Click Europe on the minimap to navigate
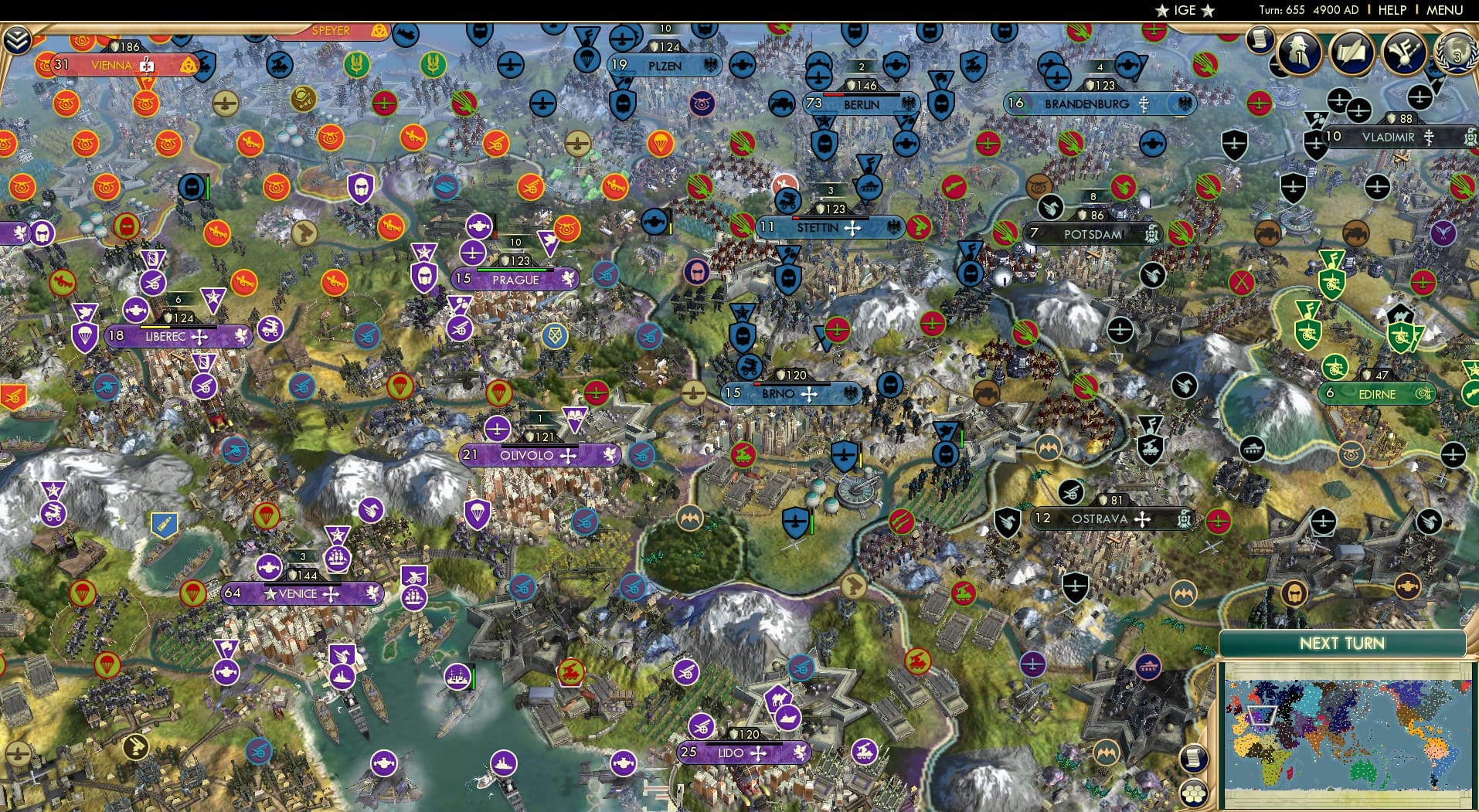The height and width of the screenshot is (812, 1479). pos(1261,715)
